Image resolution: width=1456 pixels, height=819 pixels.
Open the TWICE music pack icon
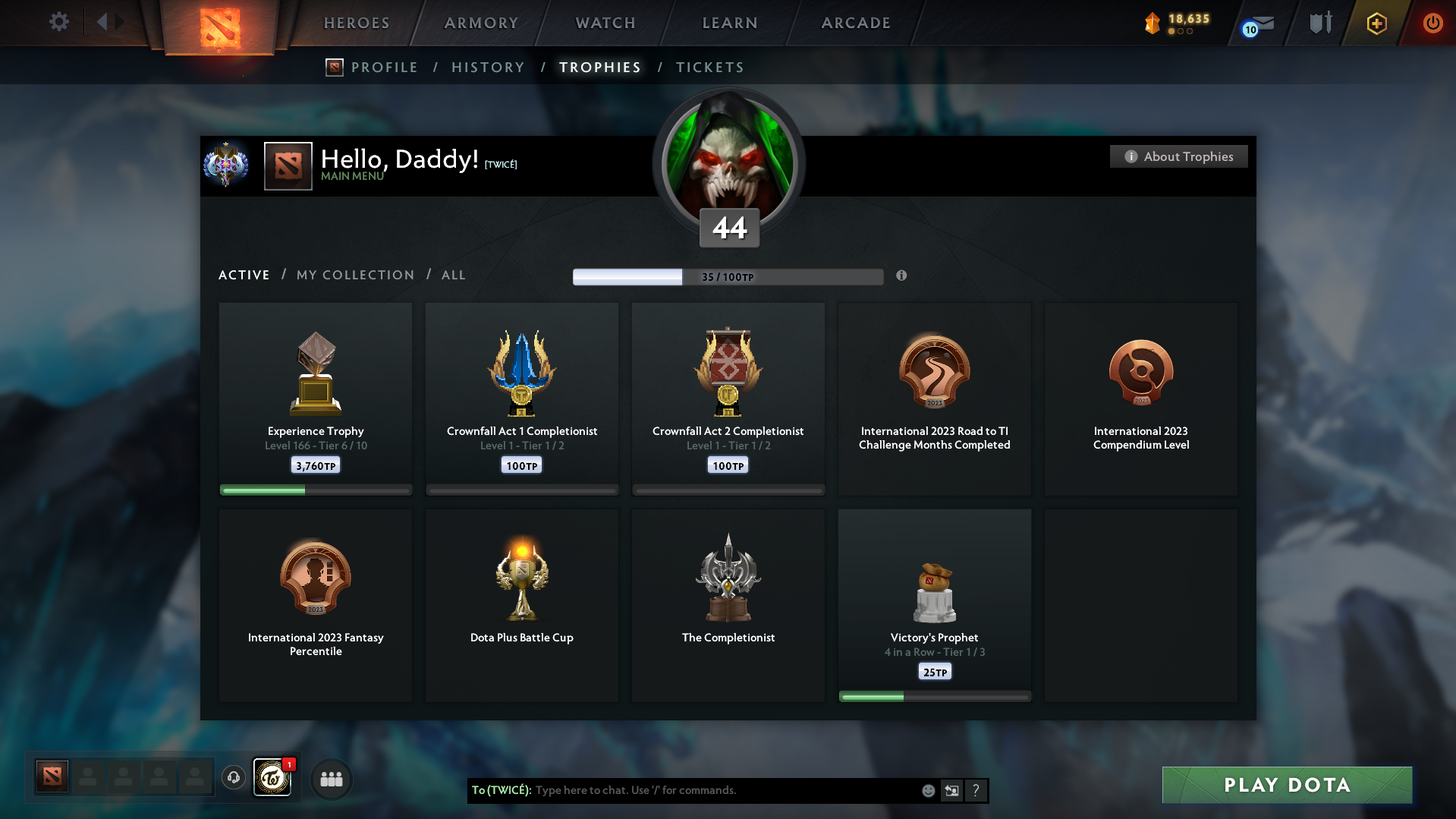point(272,778)
